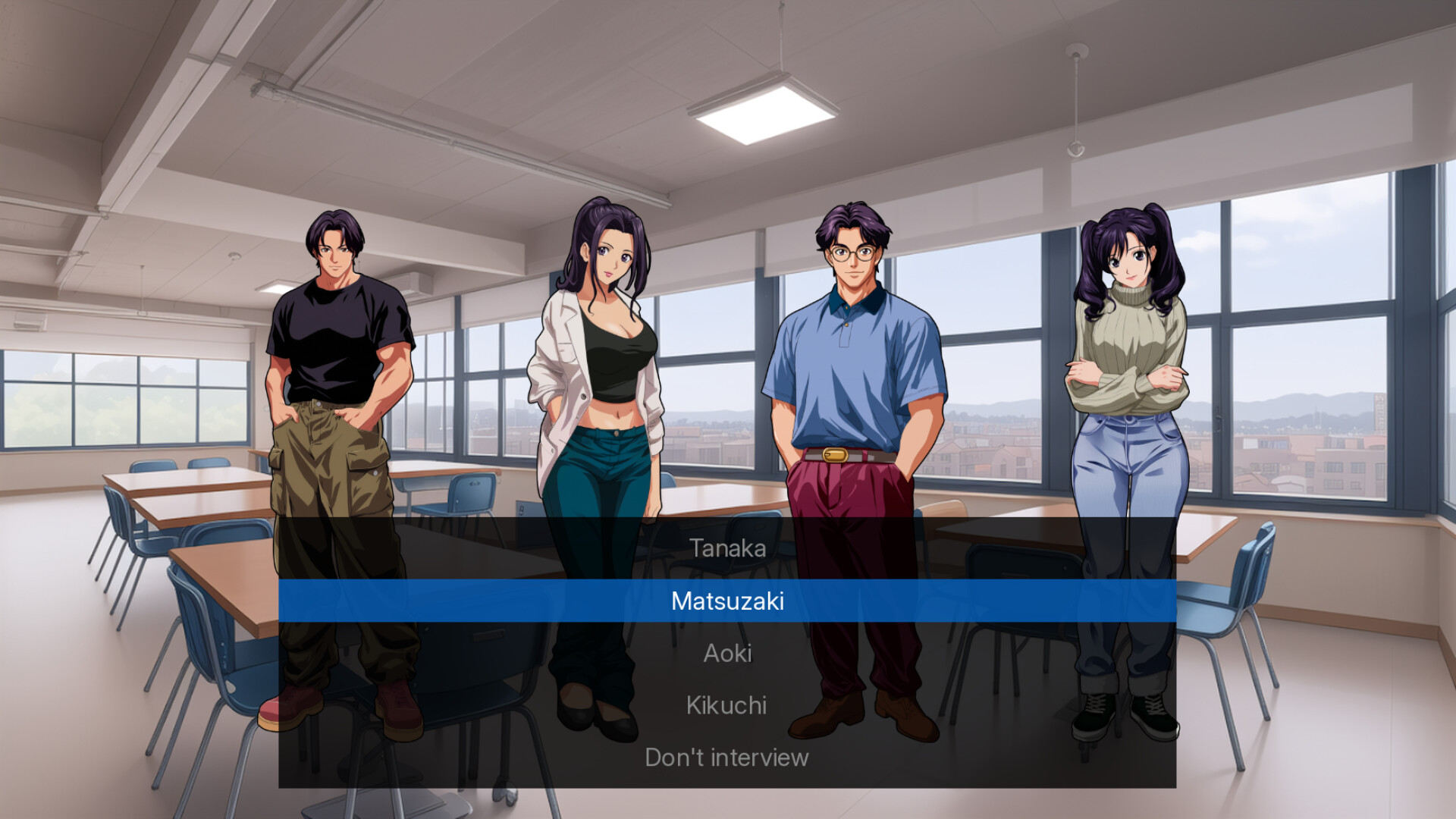1456x819 pixels.
Task: Select the "Don't interview" option
Action: [x=726, y=756]
